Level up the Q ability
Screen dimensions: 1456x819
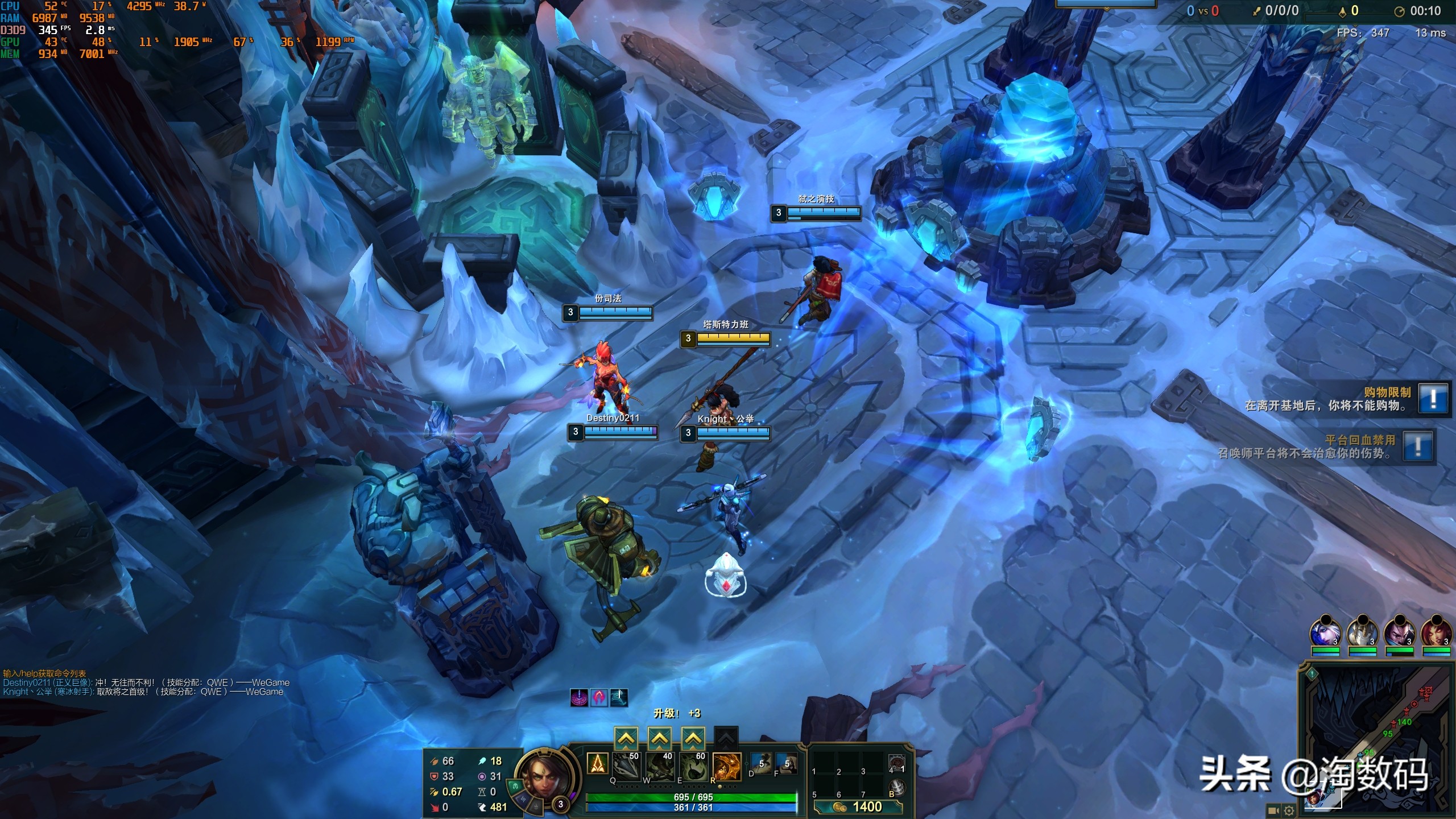[x=626, y=738]
